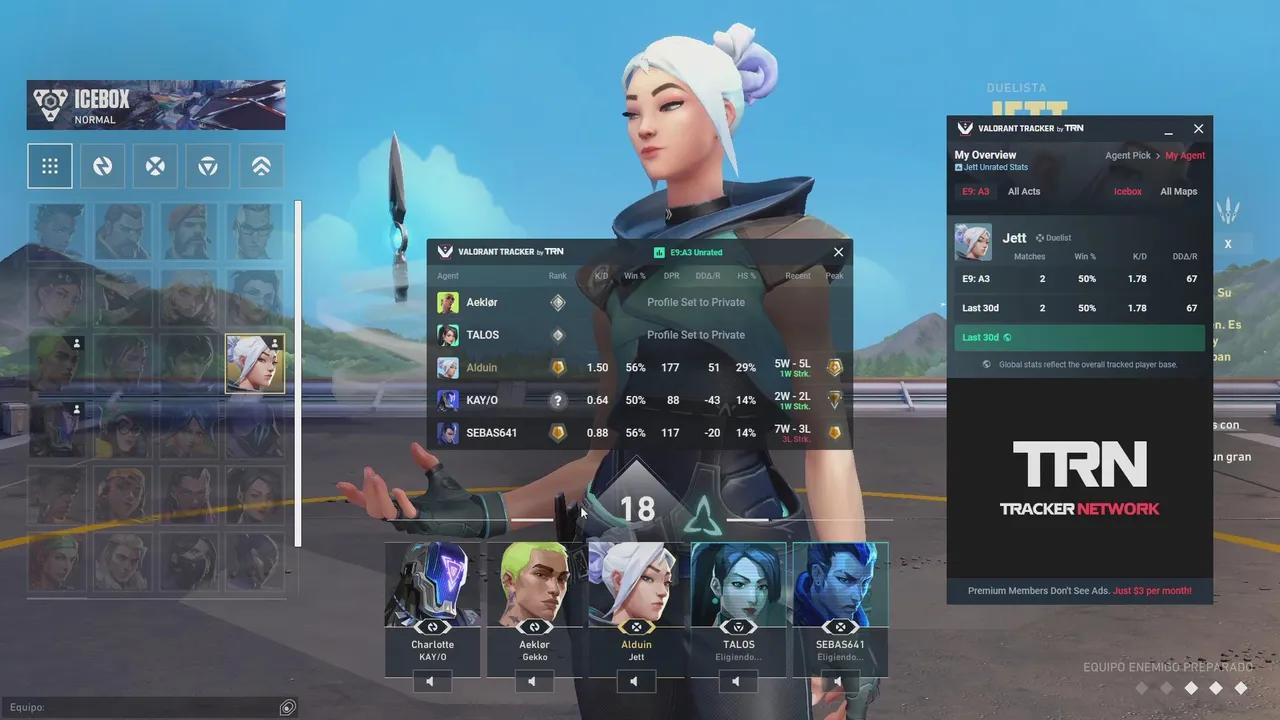Mute SEBAS641's voice channel
Image resolution: width=1280 pixels, height=720 pixels.
point(839,681)
